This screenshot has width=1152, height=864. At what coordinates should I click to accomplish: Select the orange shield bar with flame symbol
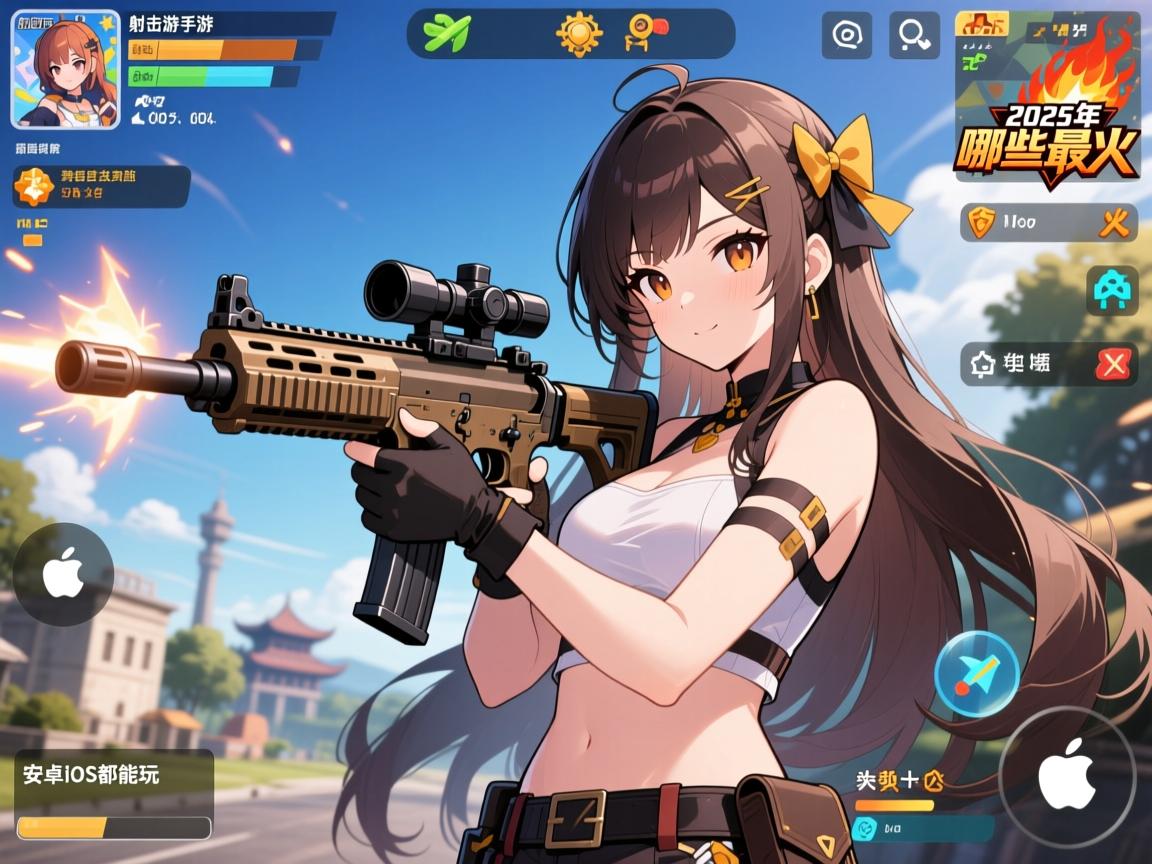click(x=1048, y=222)
